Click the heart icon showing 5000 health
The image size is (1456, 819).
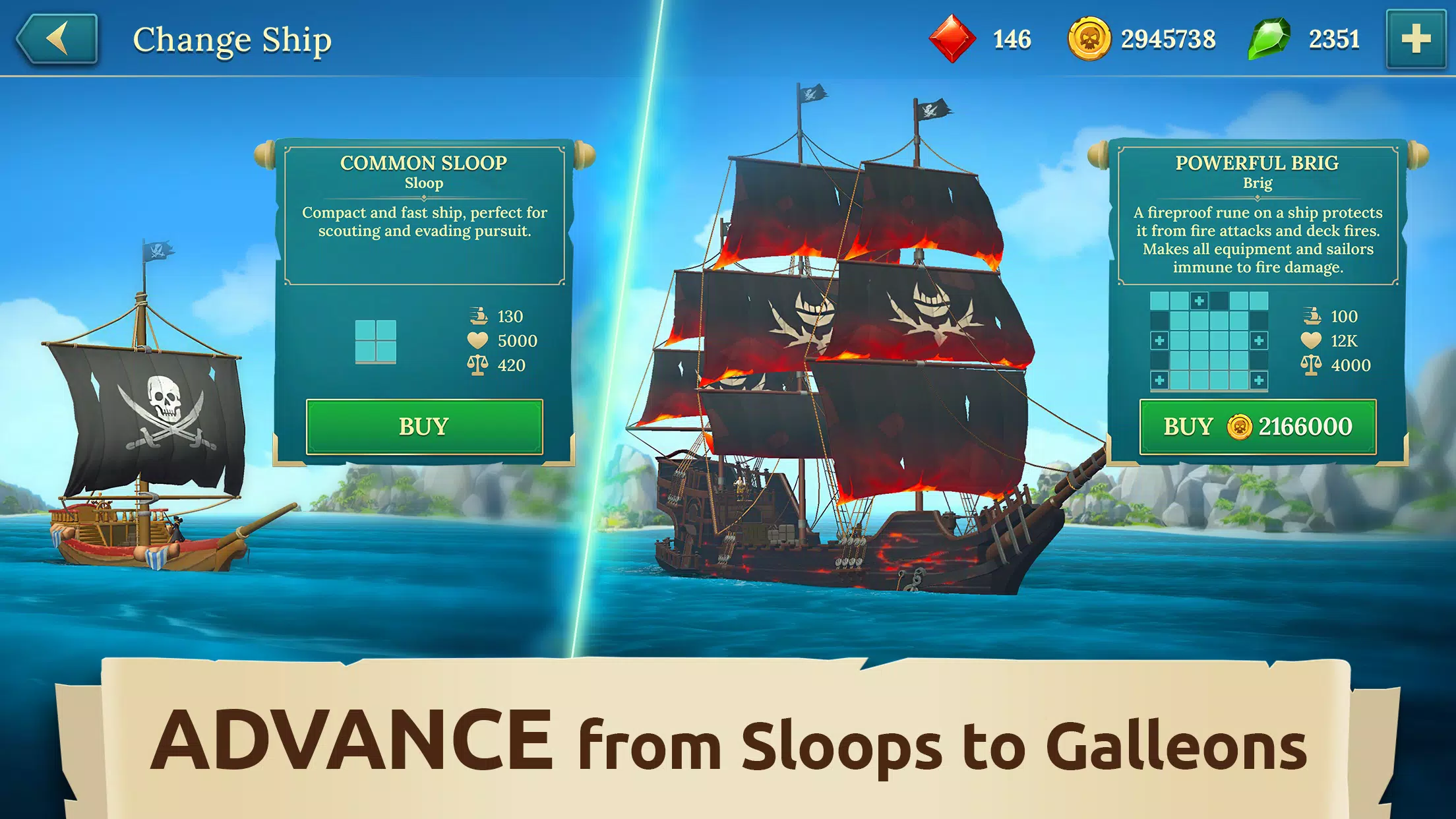click(478, 341)
